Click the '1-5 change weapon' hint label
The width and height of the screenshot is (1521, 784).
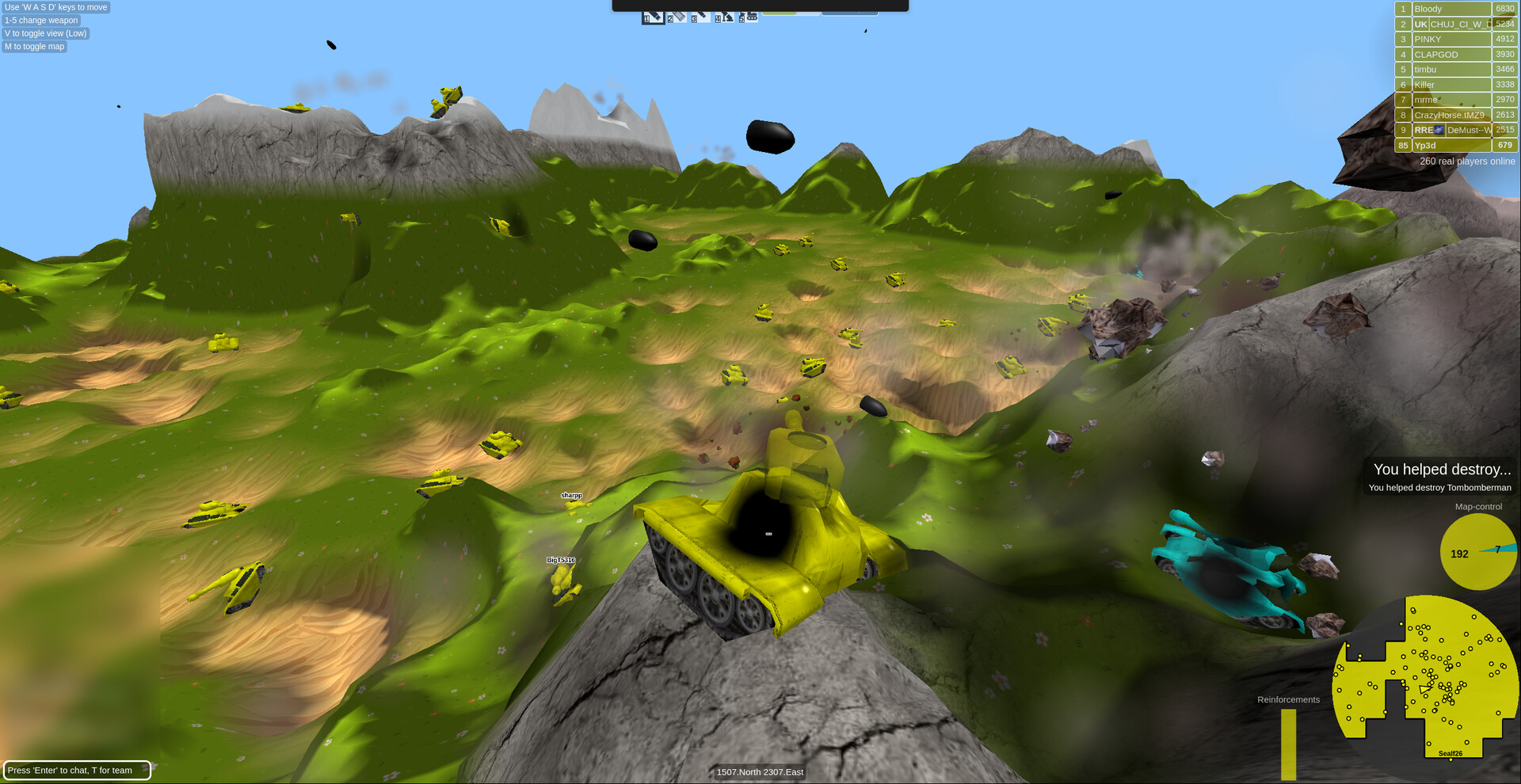pyautogui.click(x=40, y=20)
